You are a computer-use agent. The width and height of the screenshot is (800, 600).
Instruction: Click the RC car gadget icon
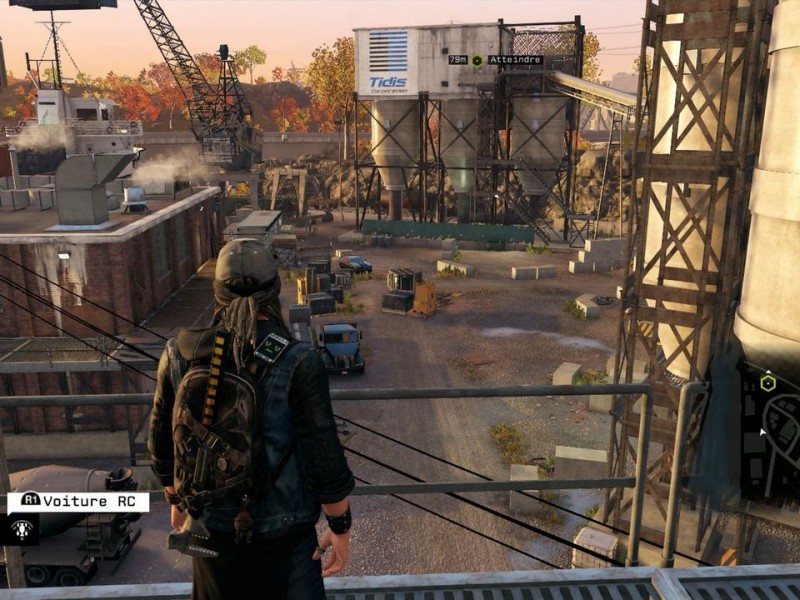click(21, 529)
